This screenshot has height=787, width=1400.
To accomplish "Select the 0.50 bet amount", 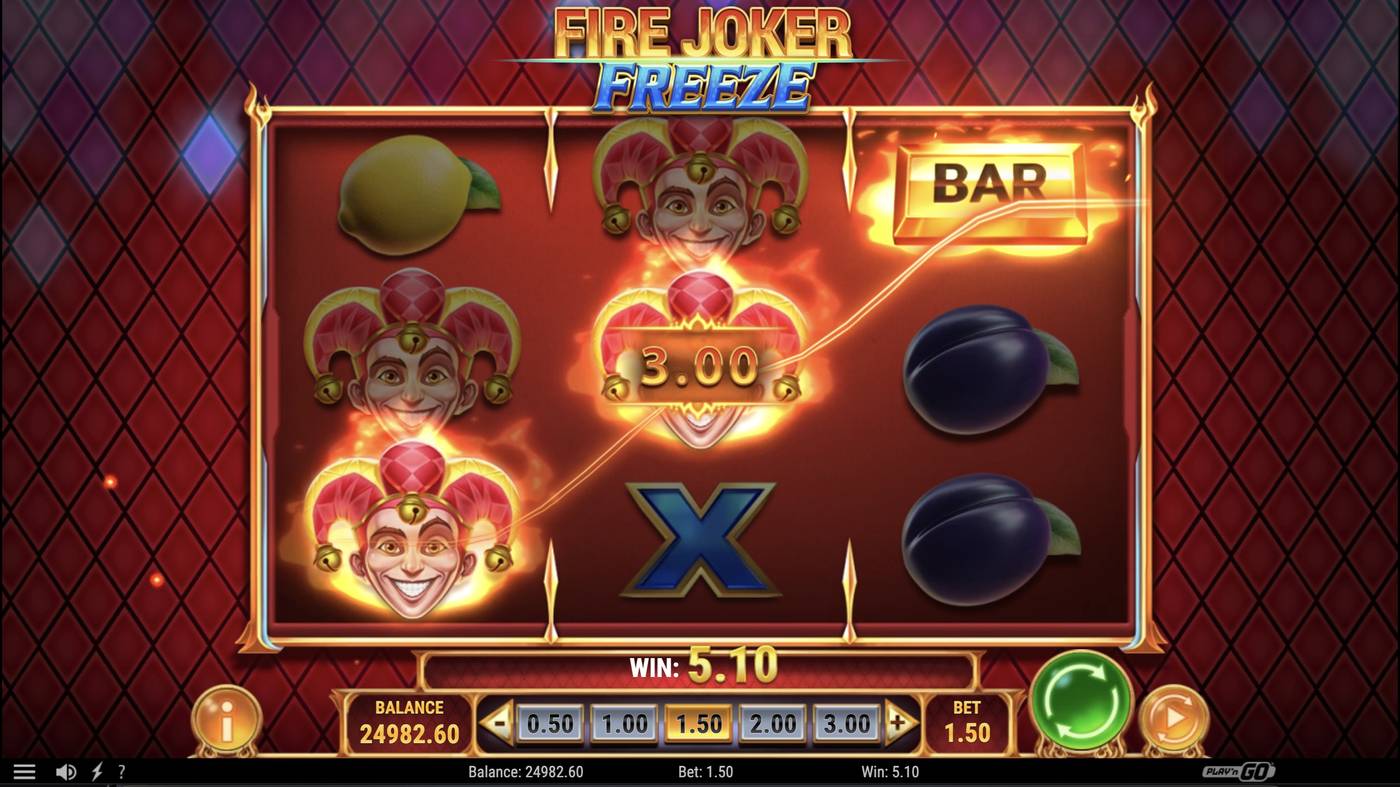I will [549, 721].
